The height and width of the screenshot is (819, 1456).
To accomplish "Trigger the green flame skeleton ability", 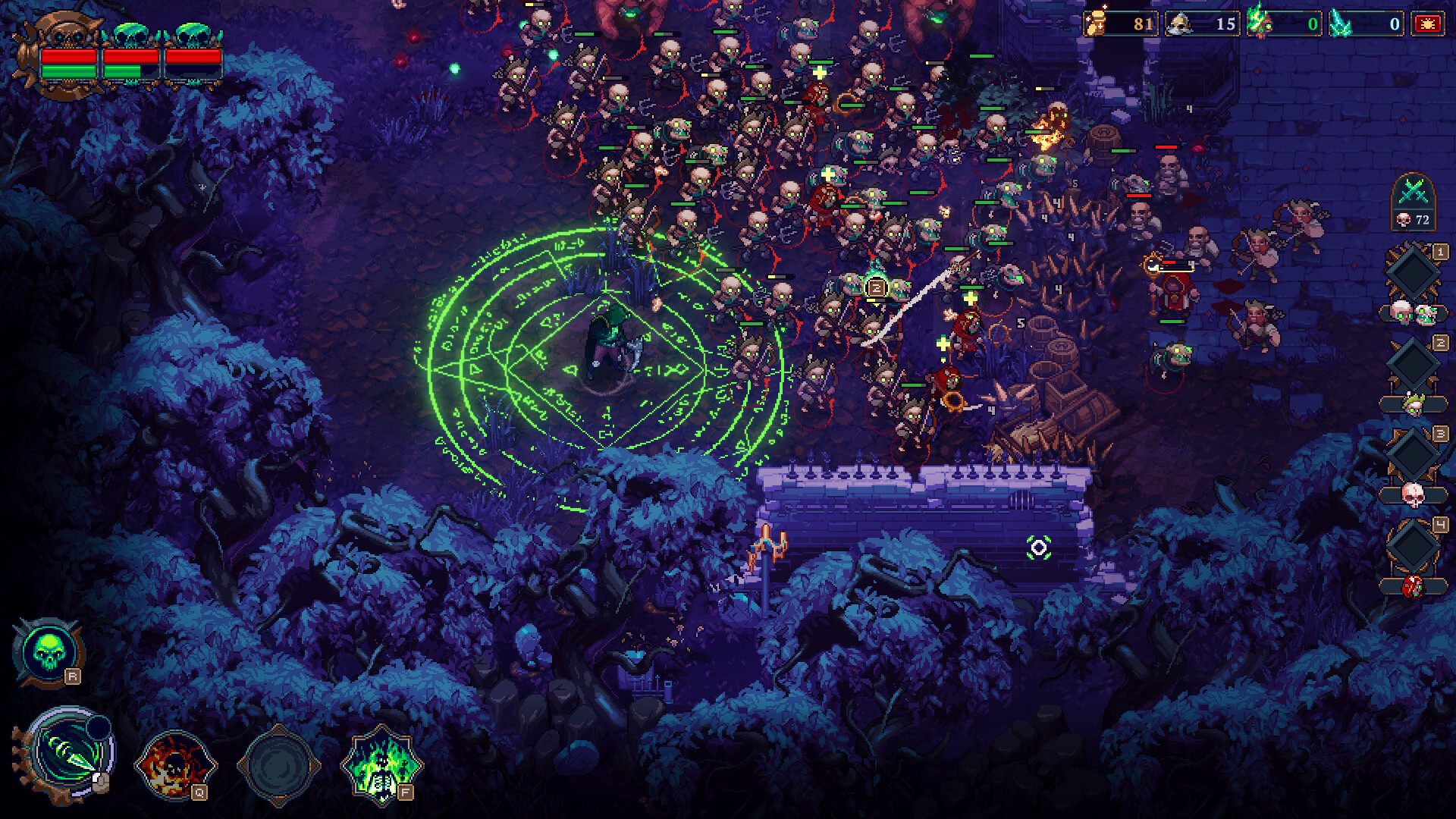I will click(381, 764).
